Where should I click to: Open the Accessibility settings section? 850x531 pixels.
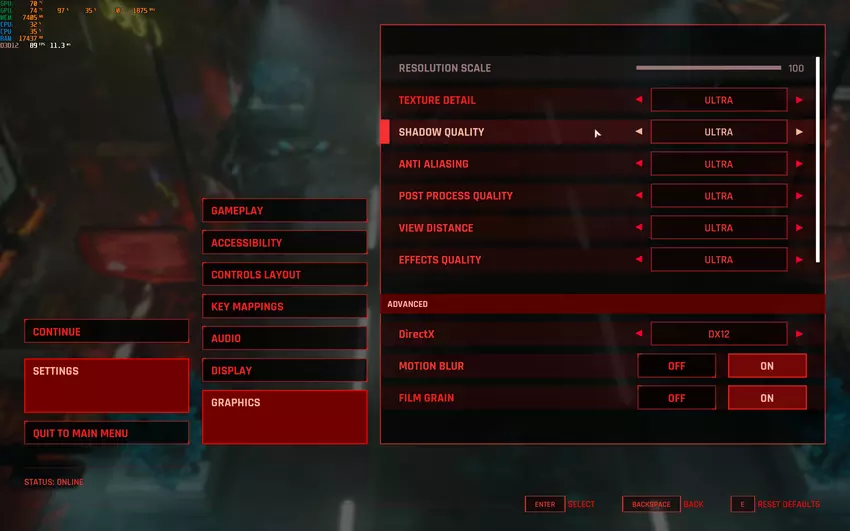284,243
